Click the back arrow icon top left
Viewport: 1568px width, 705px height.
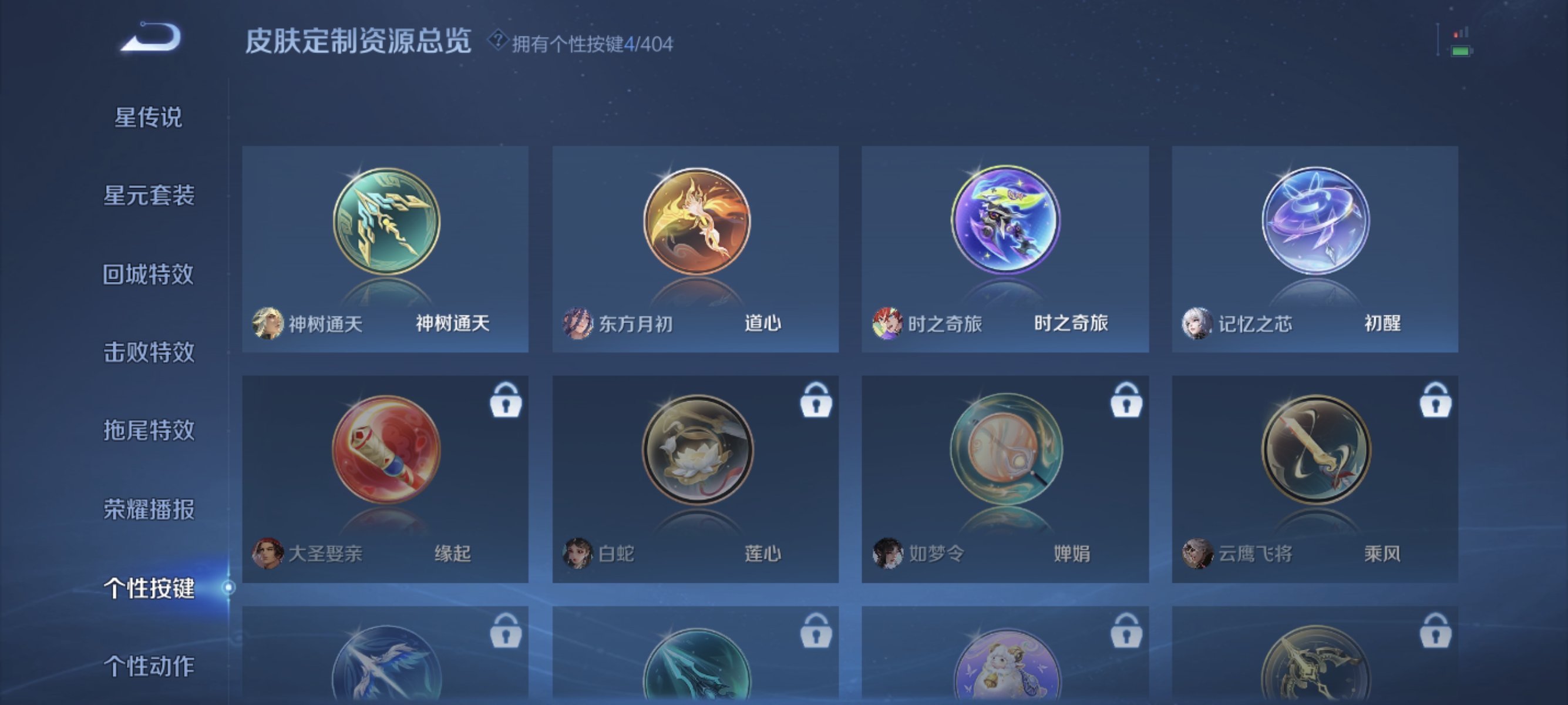tap(150, 38)
